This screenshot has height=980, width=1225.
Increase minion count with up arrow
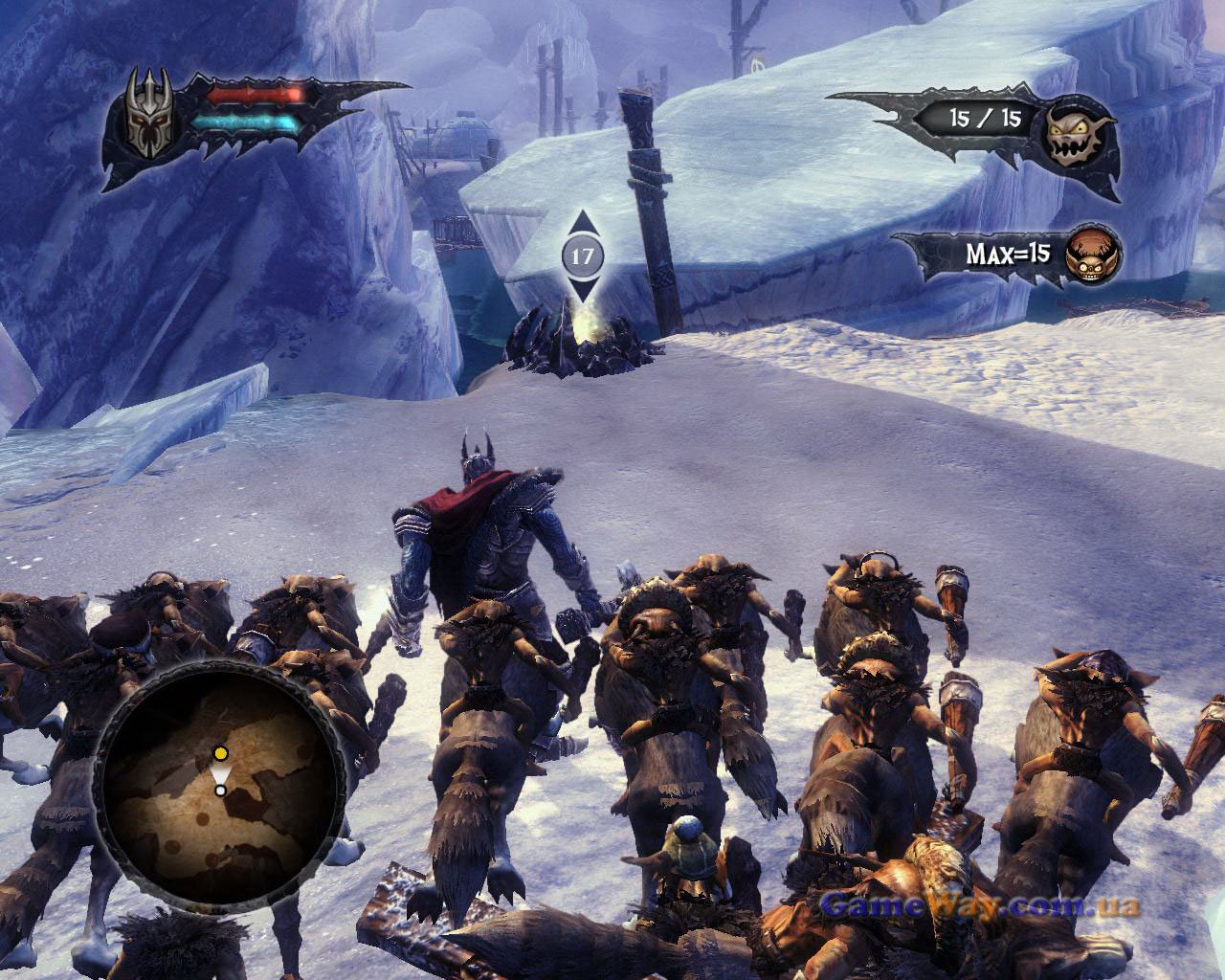click(583, 225)
